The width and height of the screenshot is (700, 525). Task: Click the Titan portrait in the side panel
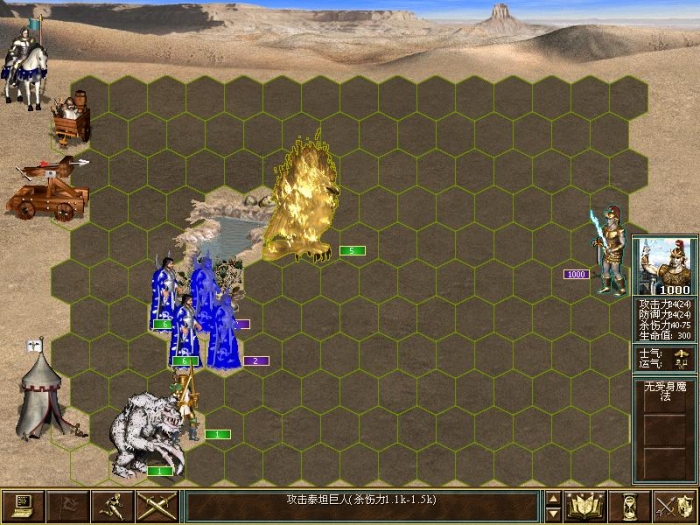click(664, 267)
